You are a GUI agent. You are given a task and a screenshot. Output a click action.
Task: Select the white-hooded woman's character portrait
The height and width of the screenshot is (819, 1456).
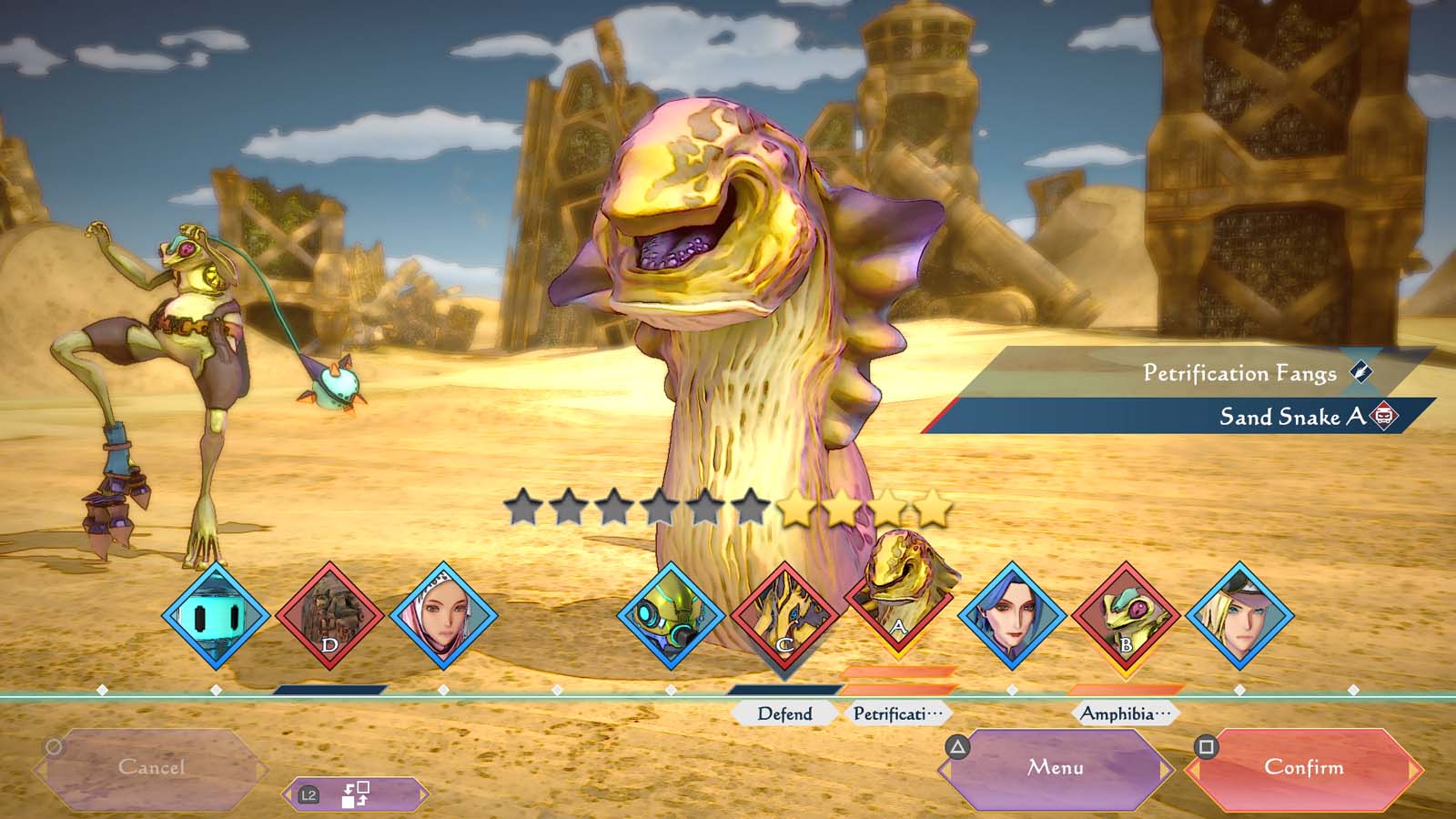tap(443, 617)
